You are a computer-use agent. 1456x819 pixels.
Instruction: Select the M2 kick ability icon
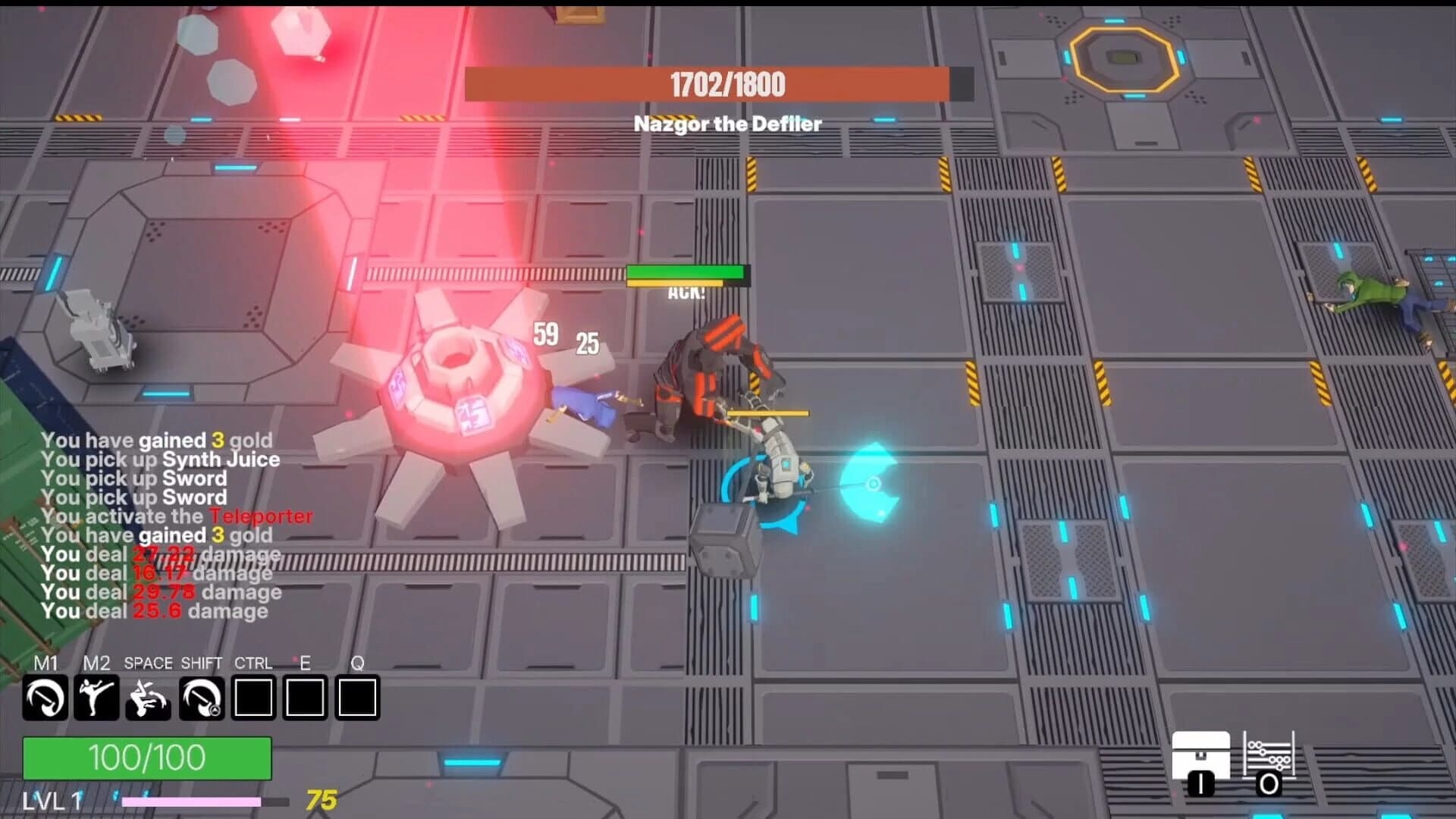tap(95, 698)
